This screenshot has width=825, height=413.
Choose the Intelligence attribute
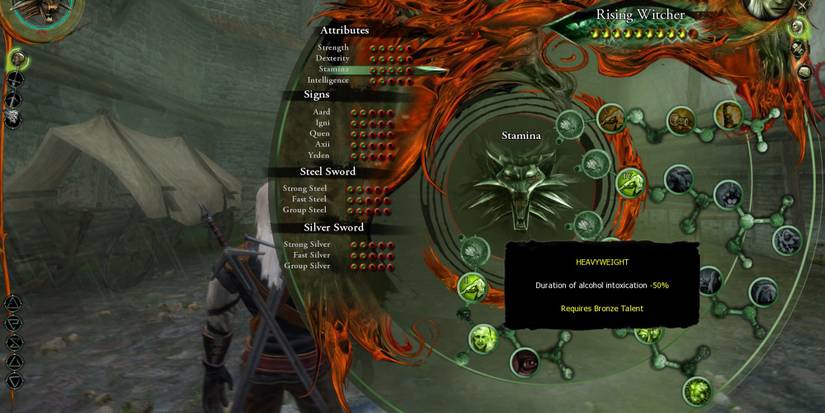(329, 80)
